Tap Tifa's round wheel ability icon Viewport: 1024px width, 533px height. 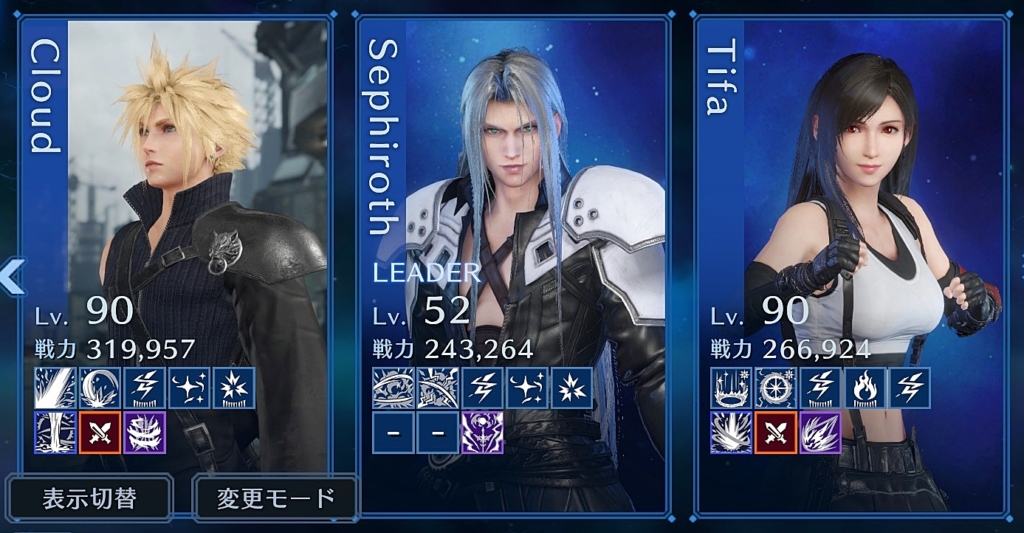pyautogui.click(x=775, y=387)
